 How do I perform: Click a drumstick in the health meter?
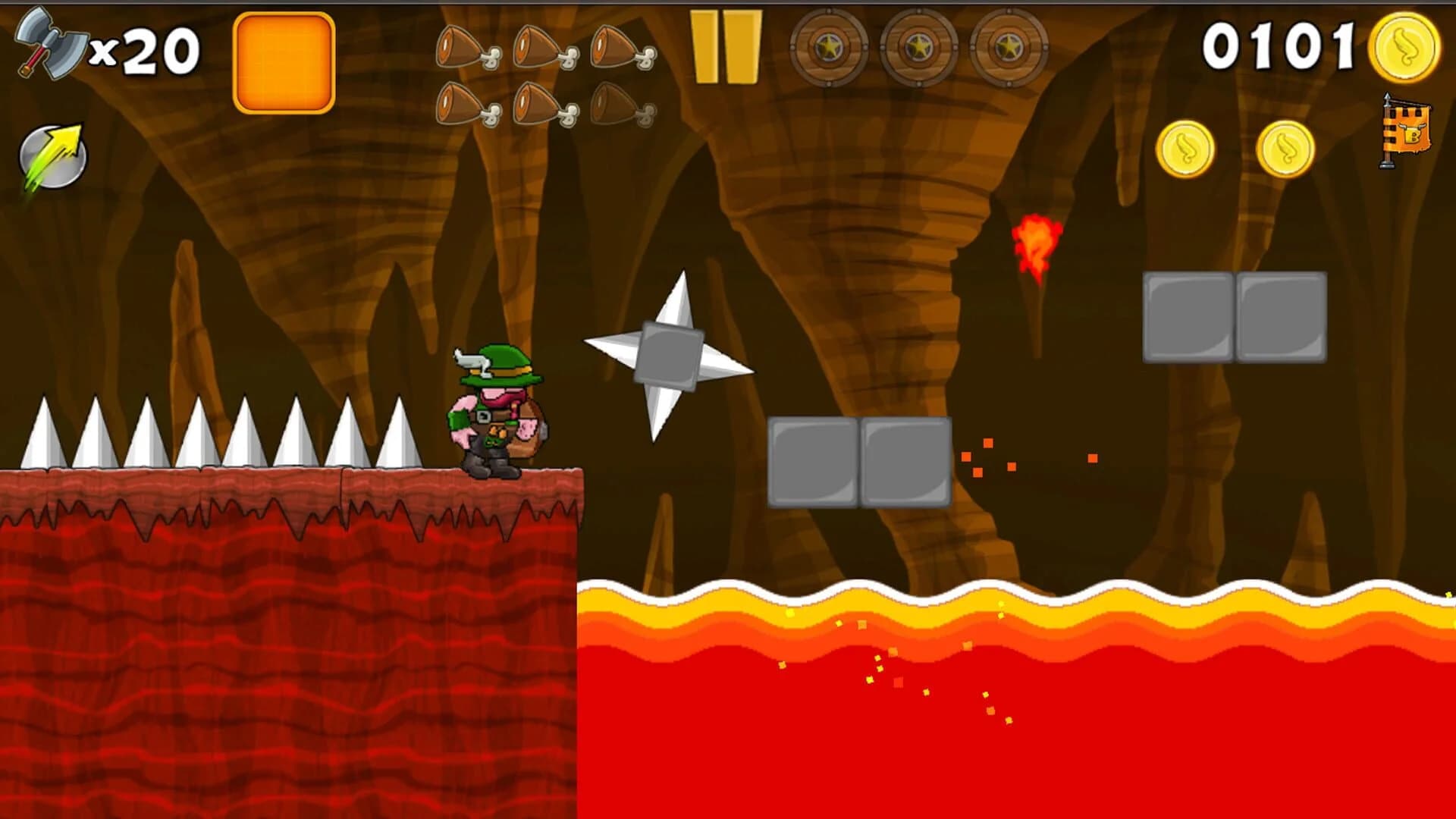(x=538, y=45)
